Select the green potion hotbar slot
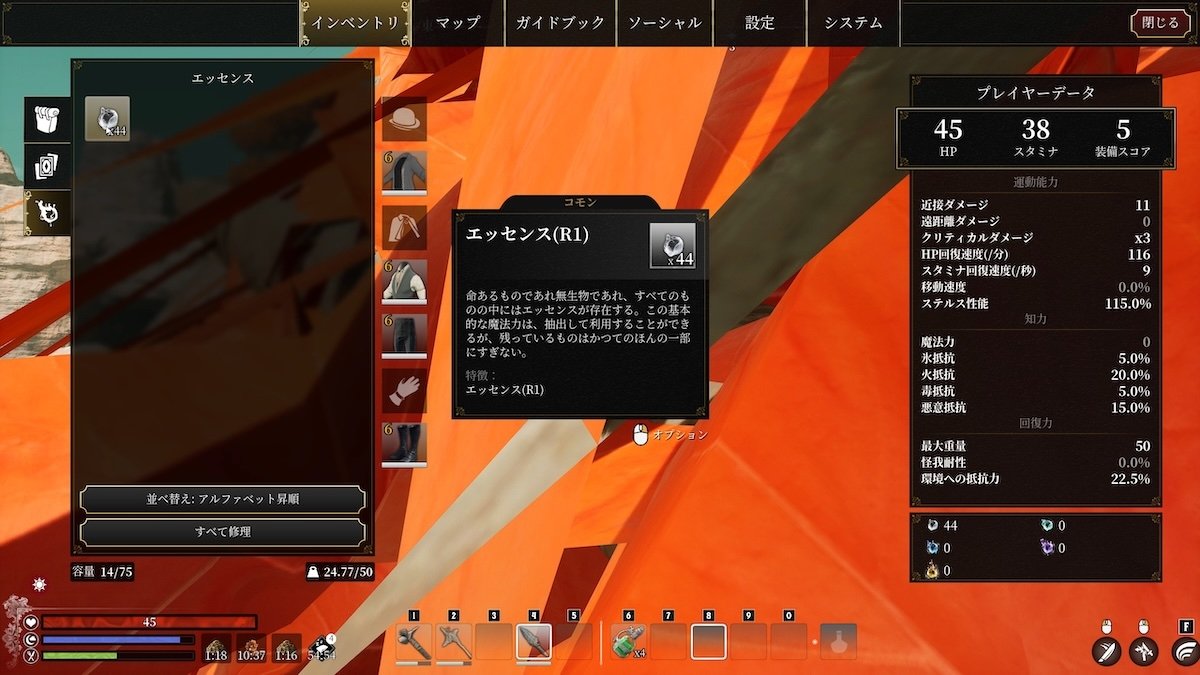This screenshot has width=1200, height=675. (x=626, y=641)
